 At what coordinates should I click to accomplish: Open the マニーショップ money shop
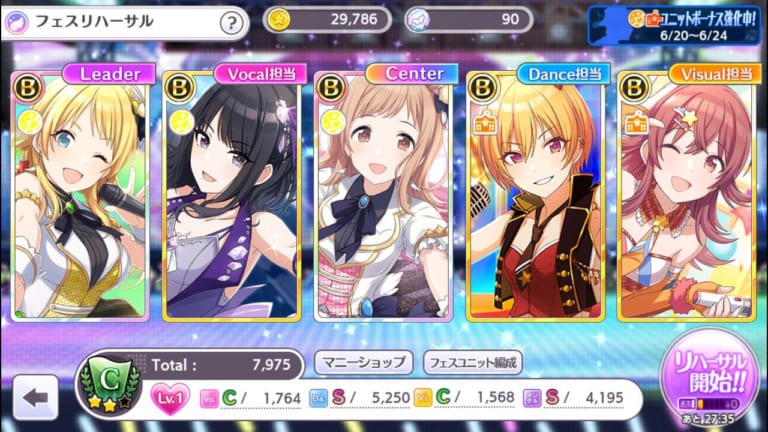click(363, 362)
